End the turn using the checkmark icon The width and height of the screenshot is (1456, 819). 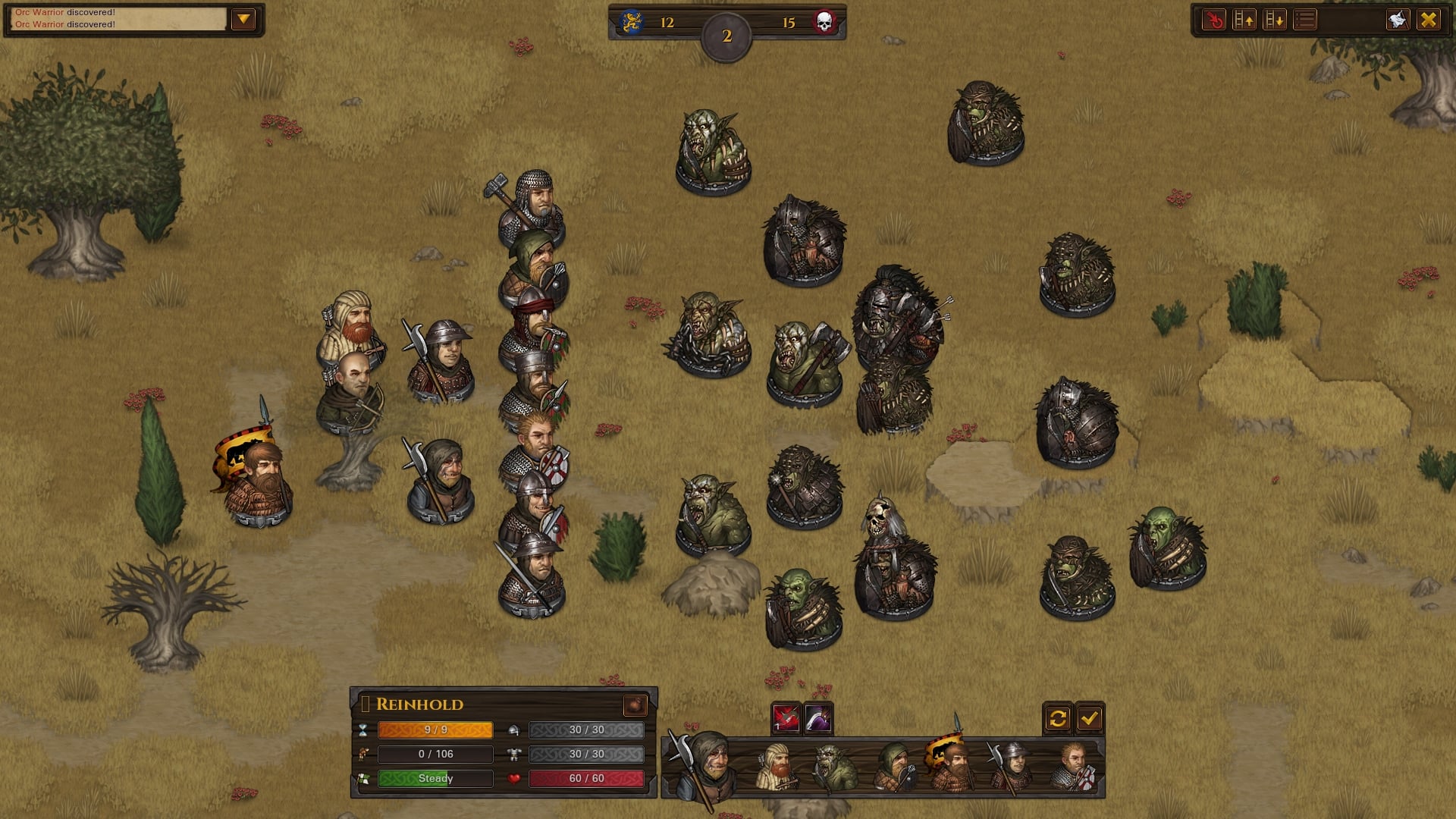click(1089, 717)
